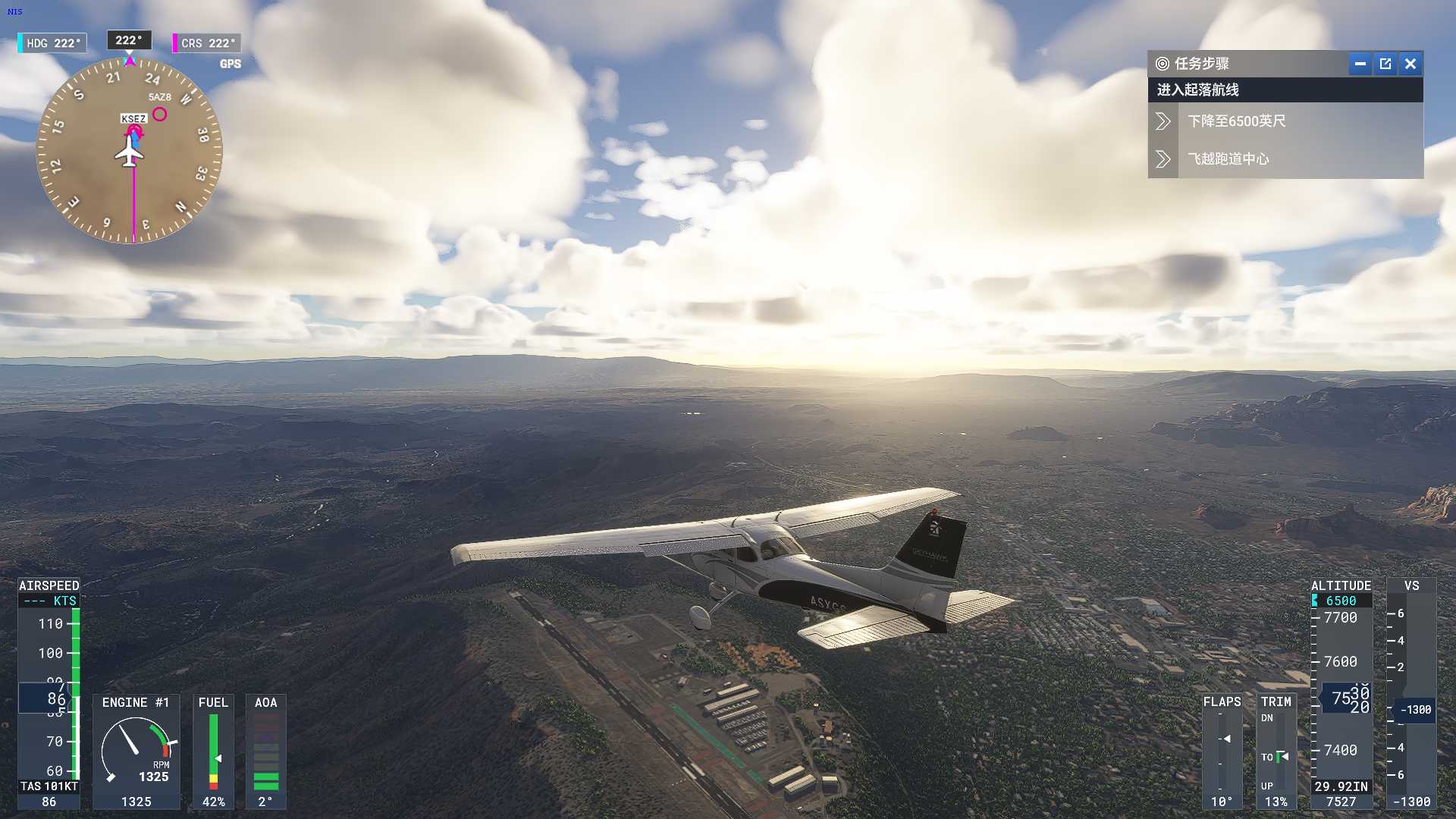Select the 下降至6500英尺 objective row

pyautogui.click(x=1285, y=121)
